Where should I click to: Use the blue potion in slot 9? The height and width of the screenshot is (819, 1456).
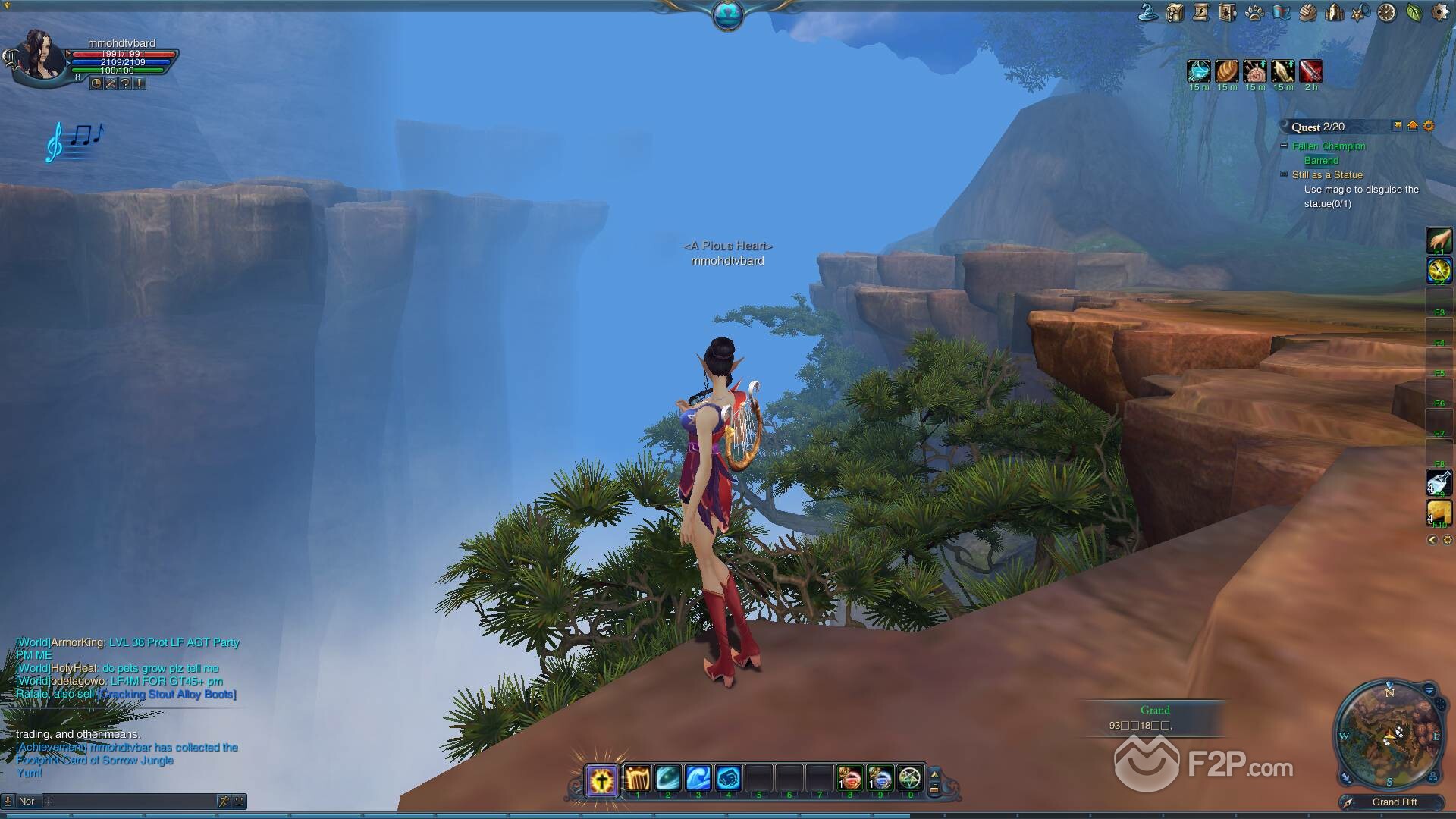pos(880,778)
